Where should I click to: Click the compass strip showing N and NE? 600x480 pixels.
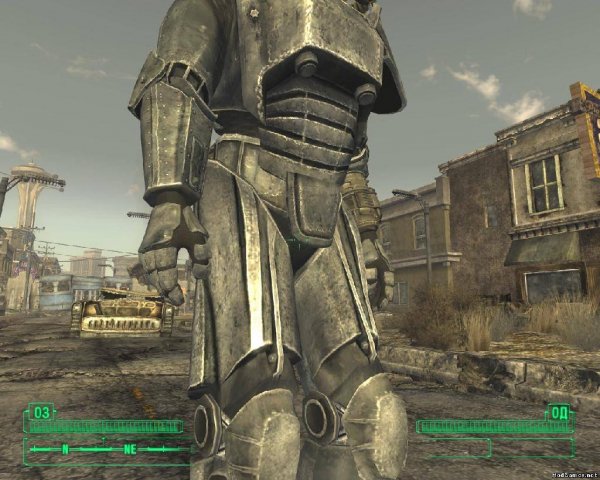pos(105,449)
